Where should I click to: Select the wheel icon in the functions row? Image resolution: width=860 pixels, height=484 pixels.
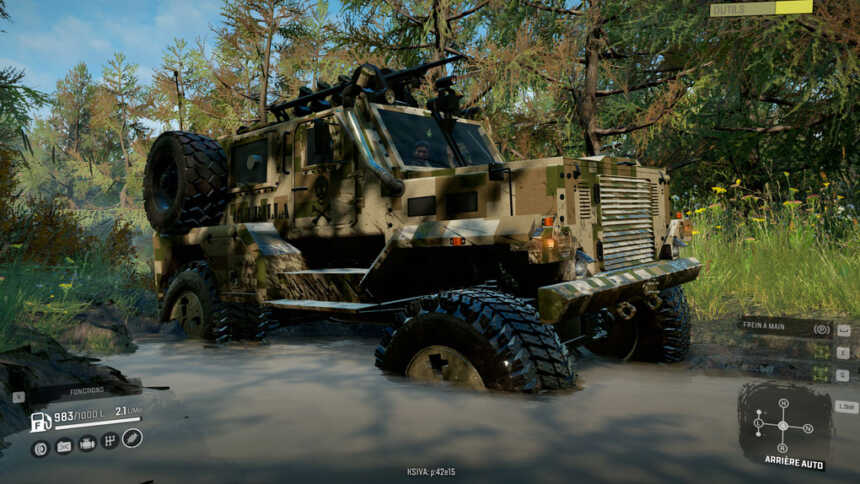click(40, 448)
